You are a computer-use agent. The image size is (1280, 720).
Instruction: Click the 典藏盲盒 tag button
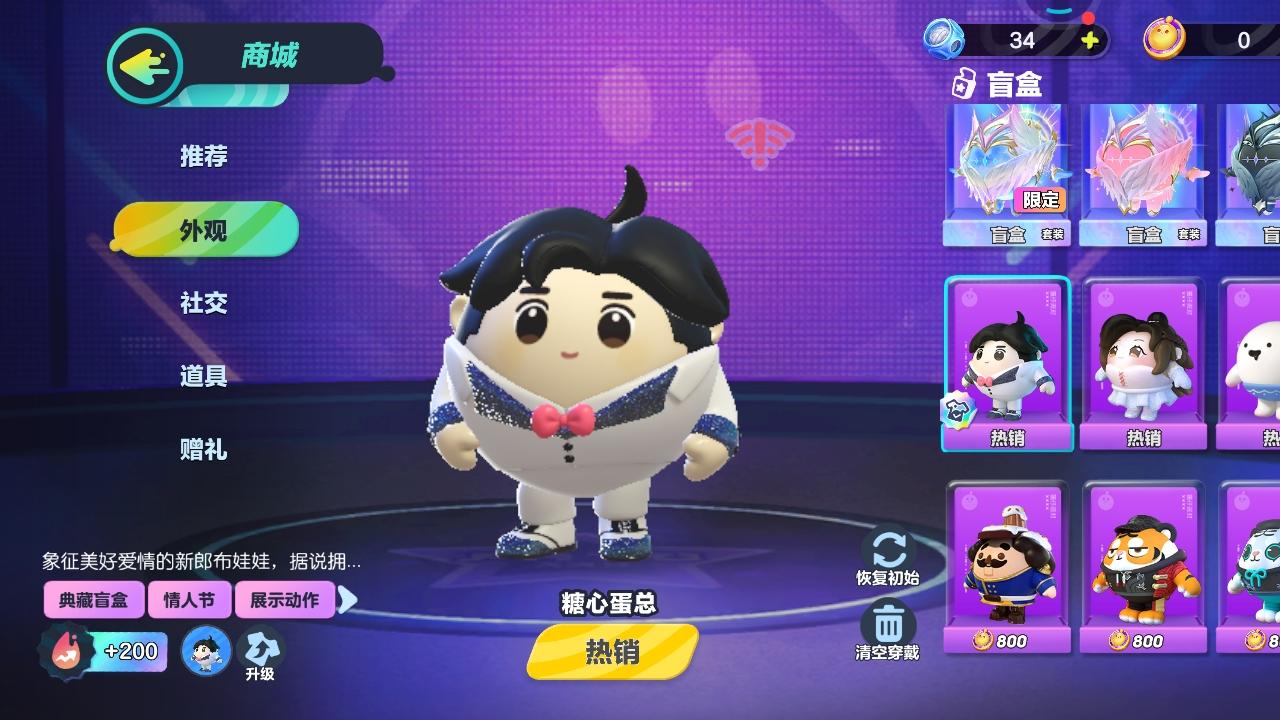(94, 599)
